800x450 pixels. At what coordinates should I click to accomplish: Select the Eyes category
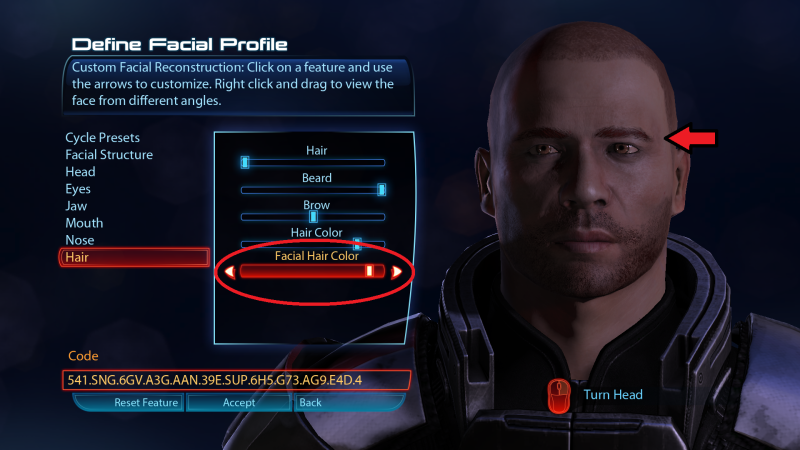[x=78, y=189]
